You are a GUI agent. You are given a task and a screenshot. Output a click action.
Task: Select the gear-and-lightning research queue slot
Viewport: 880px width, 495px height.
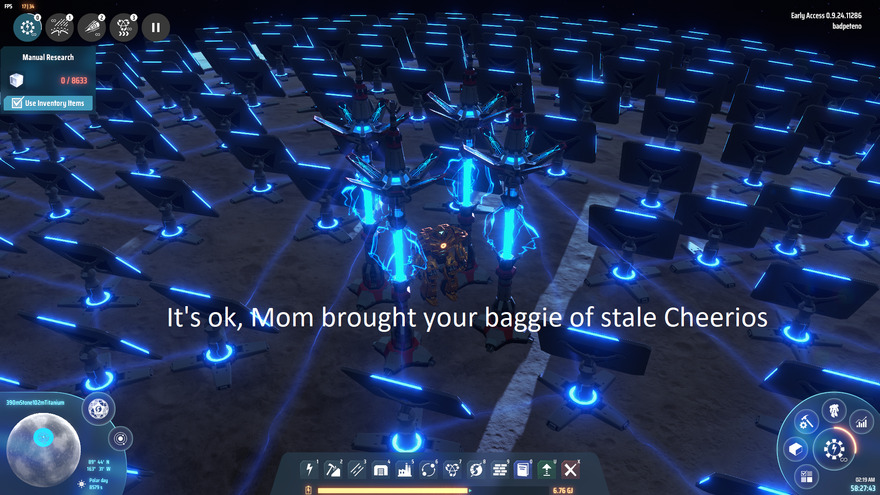(x=27, y=27)
